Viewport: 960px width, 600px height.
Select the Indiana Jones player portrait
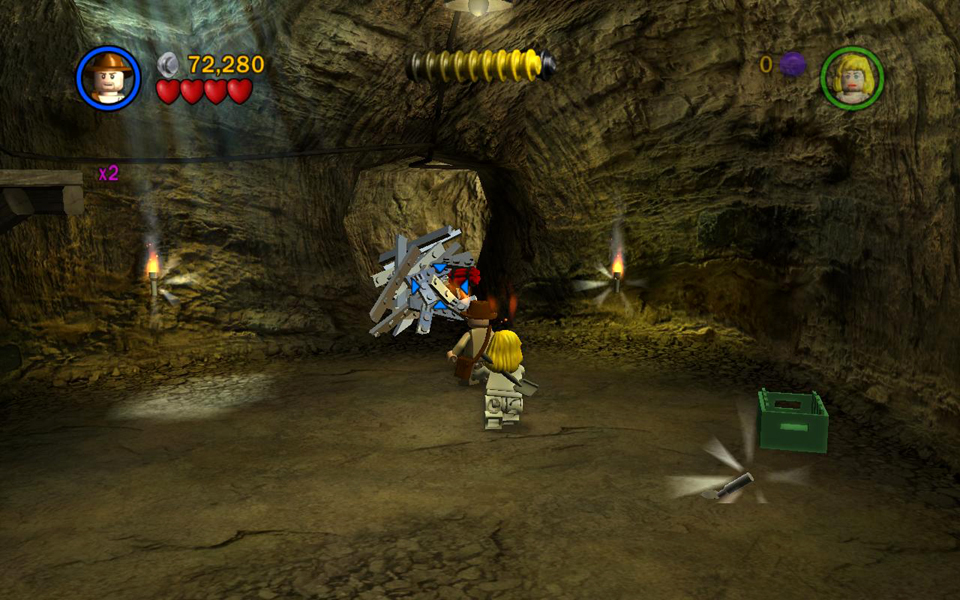point(108,77)
